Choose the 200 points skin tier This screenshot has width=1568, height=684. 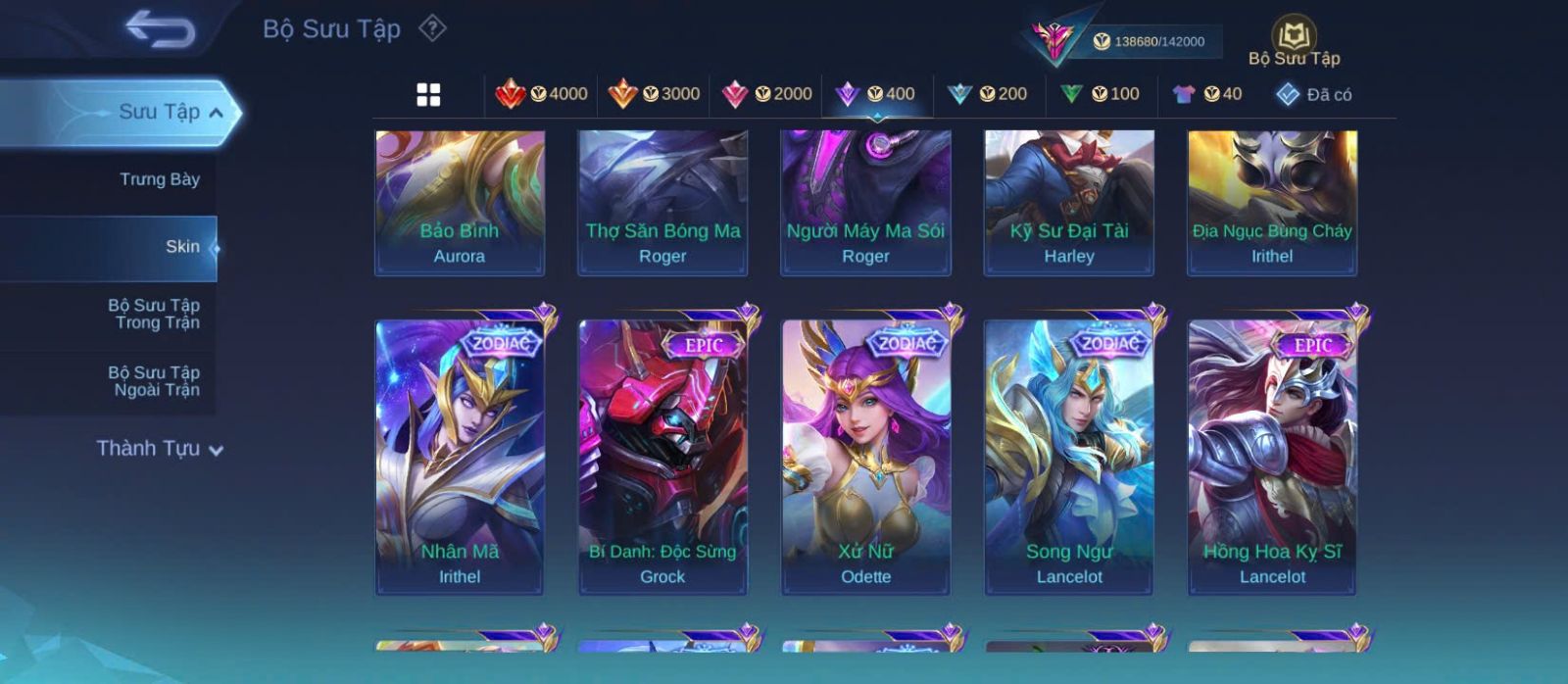pos(988,94)
